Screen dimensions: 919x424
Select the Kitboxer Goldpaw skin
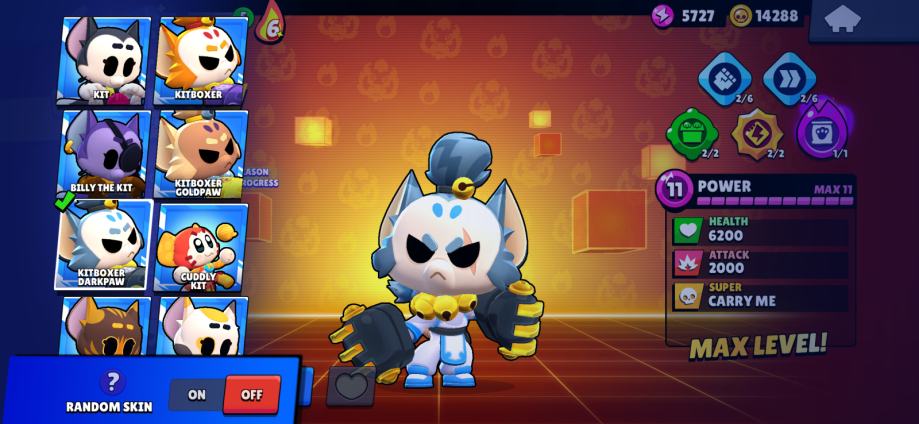click(200, 153)
